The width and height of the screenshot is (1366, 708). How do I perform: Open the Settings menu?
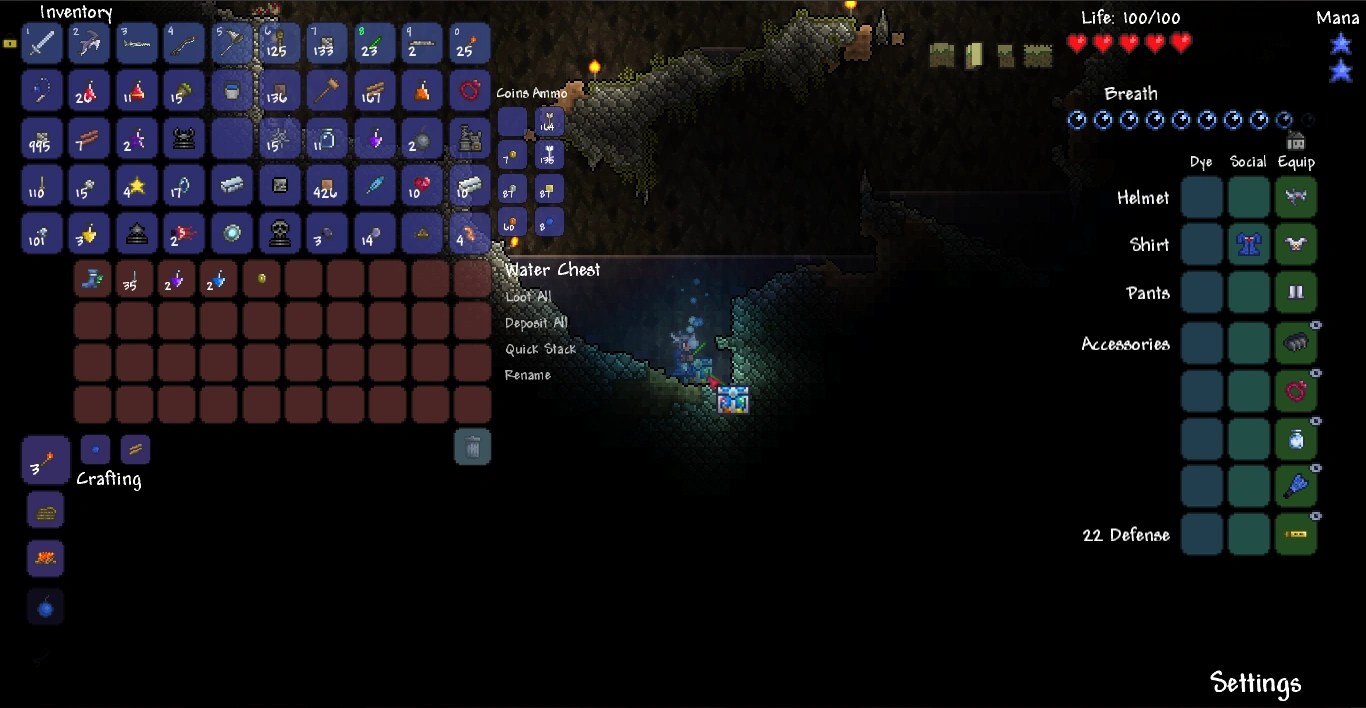pos(1255,683)
